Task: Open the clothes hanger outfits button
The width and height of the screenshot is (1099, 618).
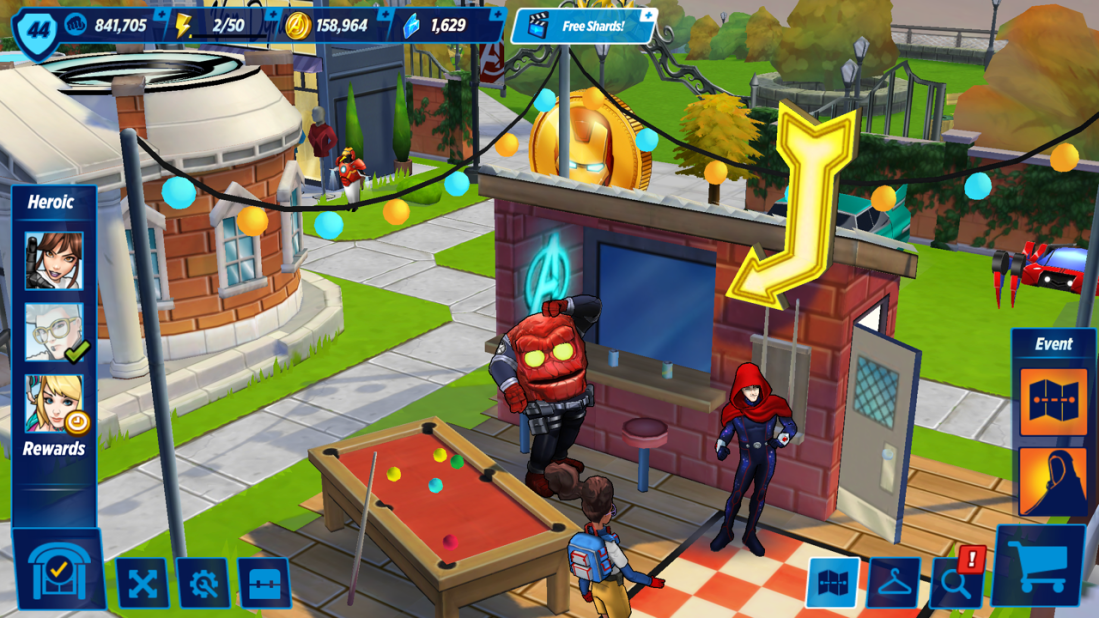Action: pos(893,583)
